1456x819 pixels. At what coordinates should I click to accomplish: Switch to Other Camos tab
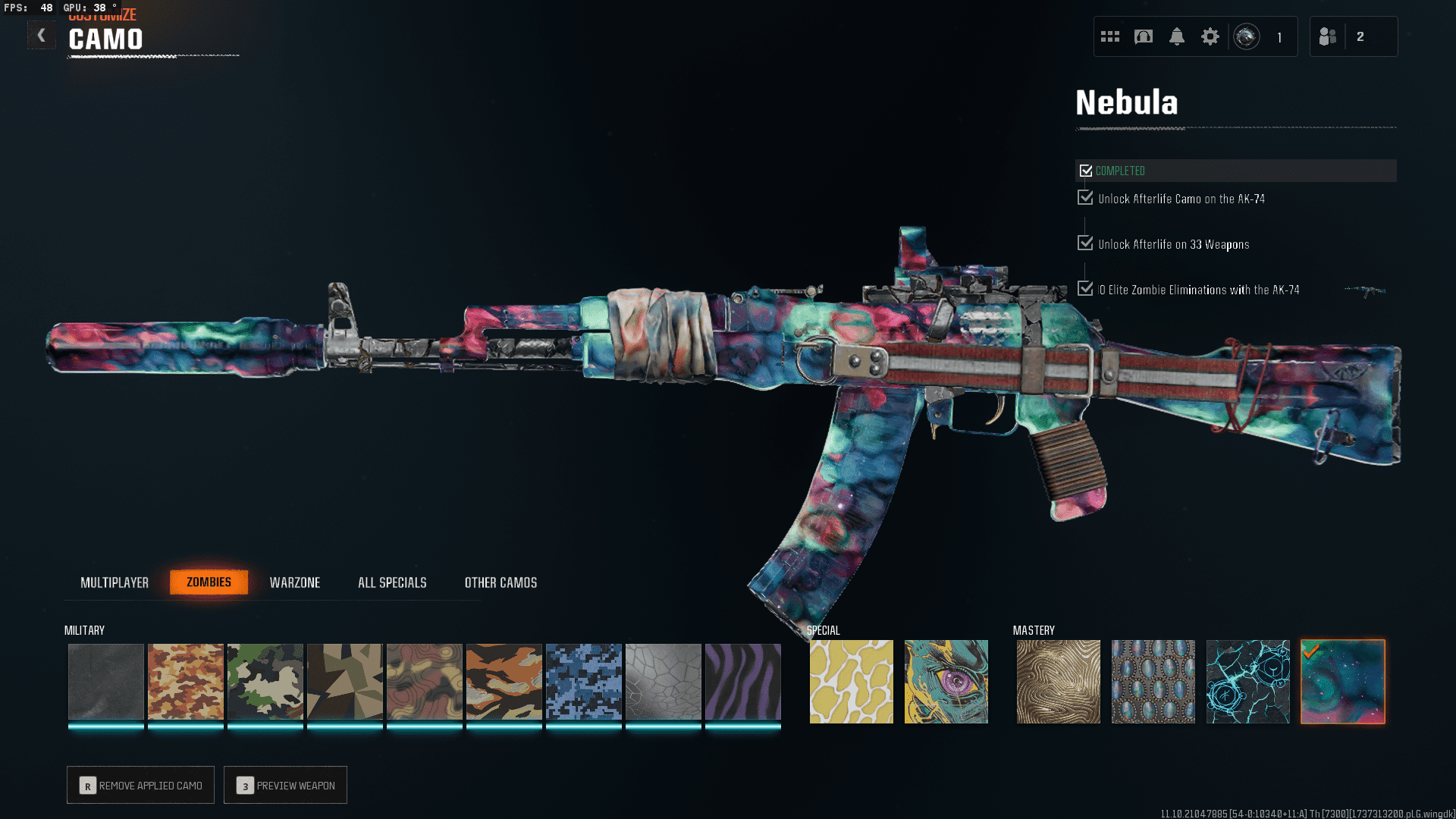[x=500, y=582]
